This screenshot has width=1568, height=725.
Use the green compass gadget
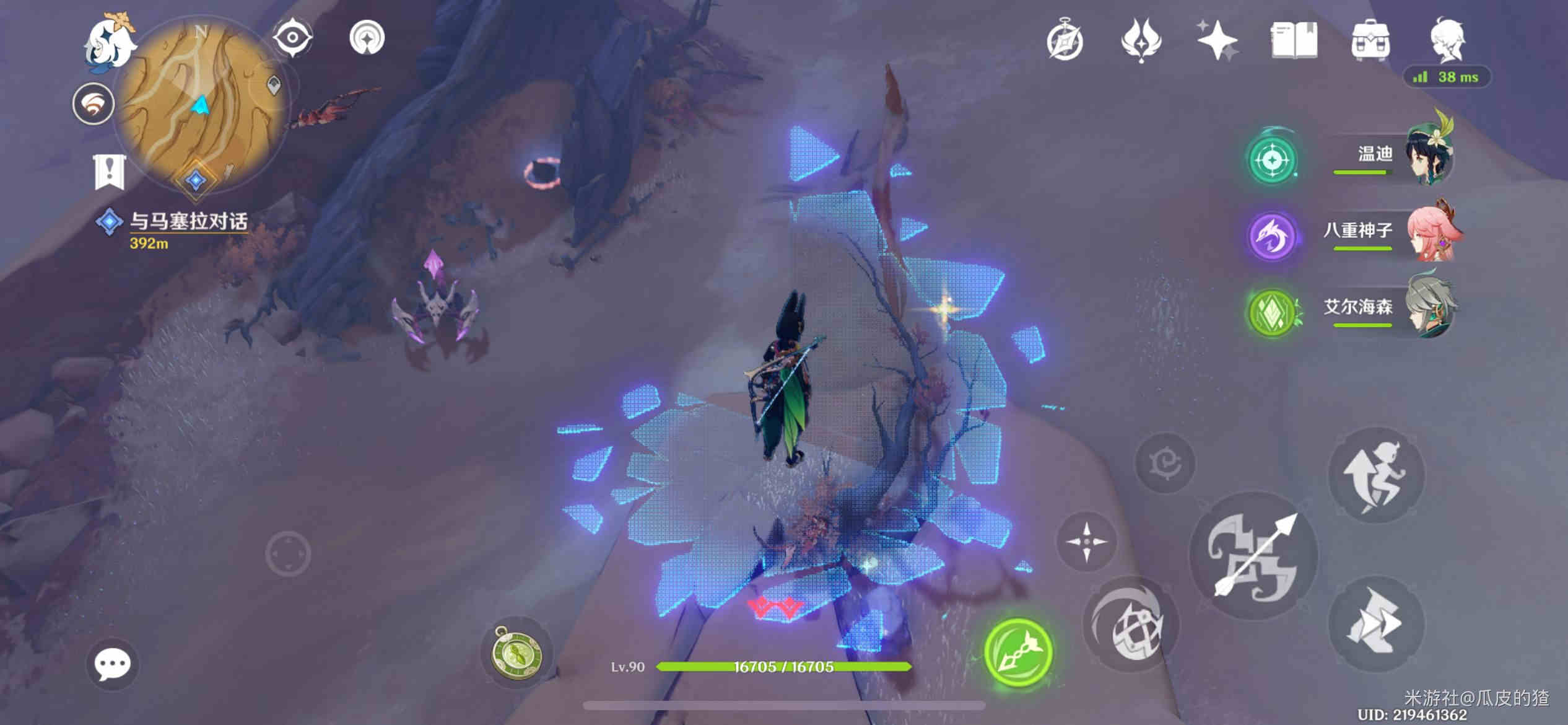(x=516, y=652)
